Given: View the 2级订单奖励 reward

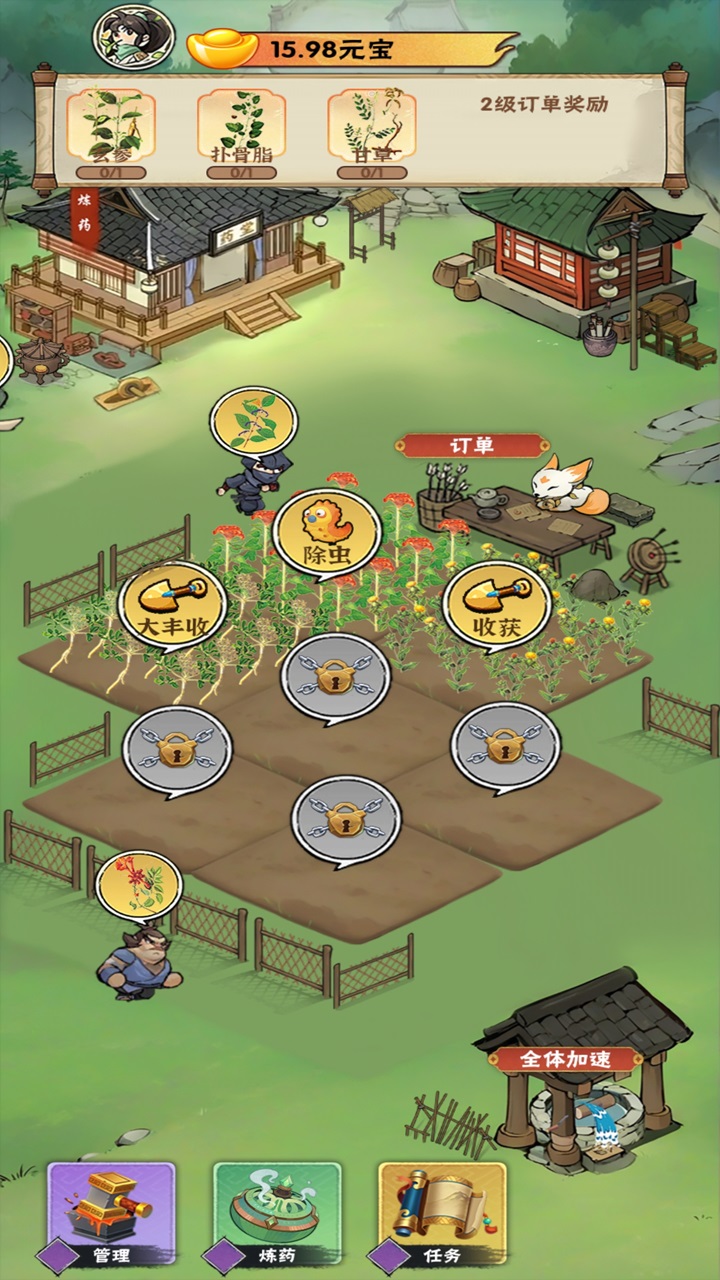Looking at the screenshot, I should 544,105.
